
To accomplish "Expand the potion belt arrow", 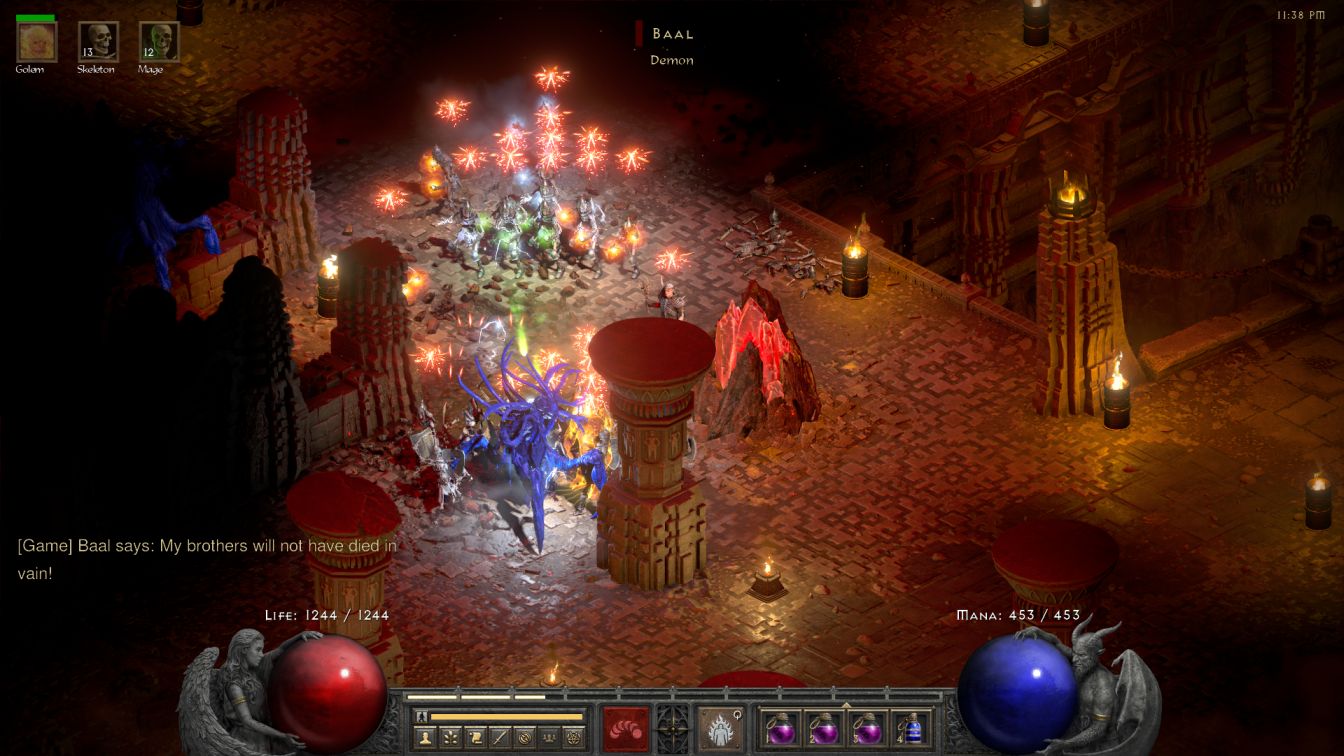I will (x=846, y=705).
